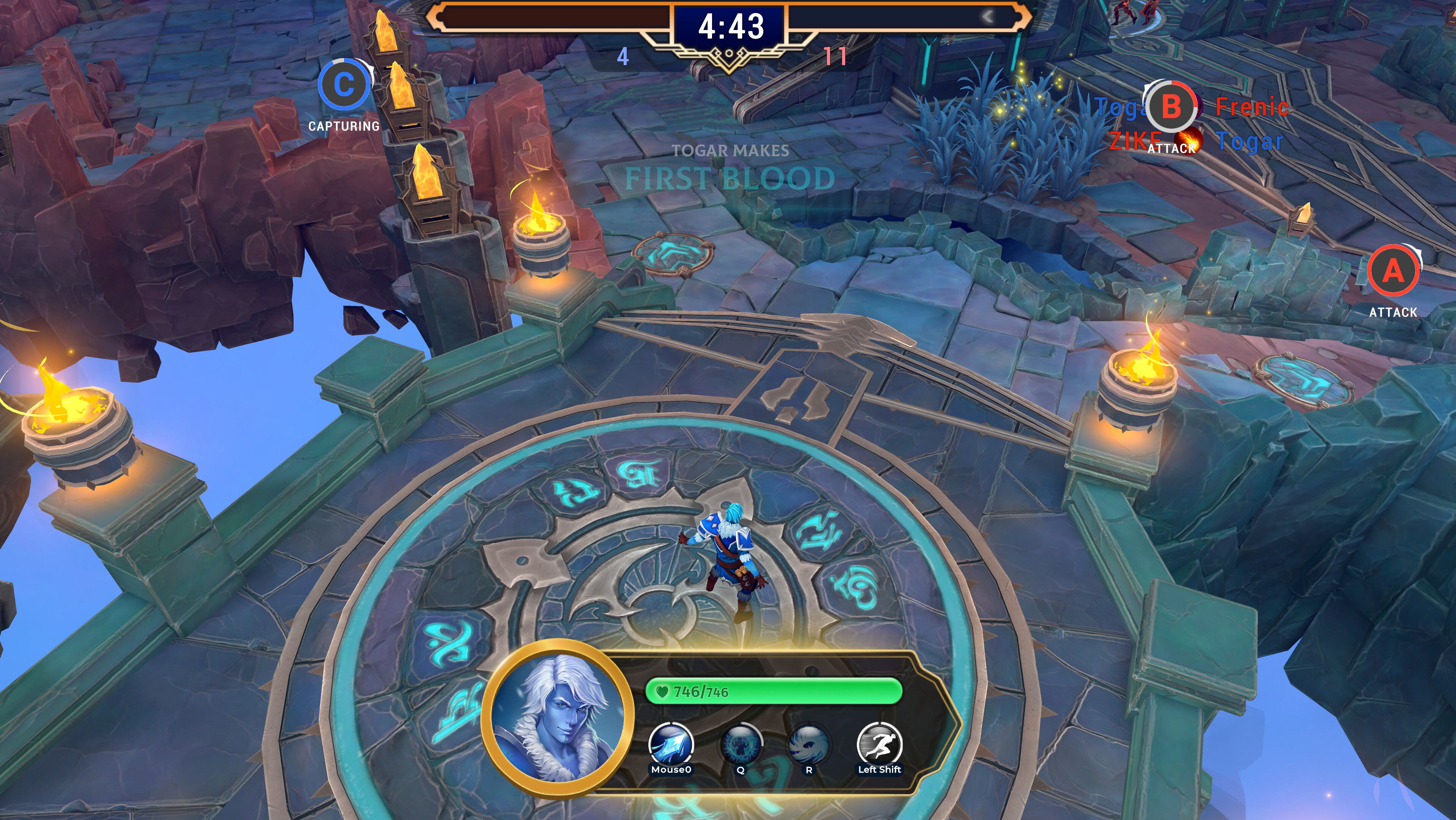The width and height of the screenshot is (1456, 820).
Task: Trigger the R ability icon
Action: (x=809, y=744)
